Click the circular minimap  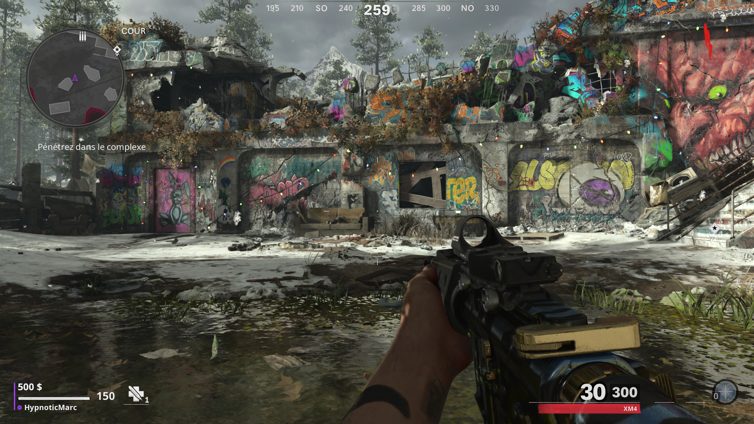74,78
